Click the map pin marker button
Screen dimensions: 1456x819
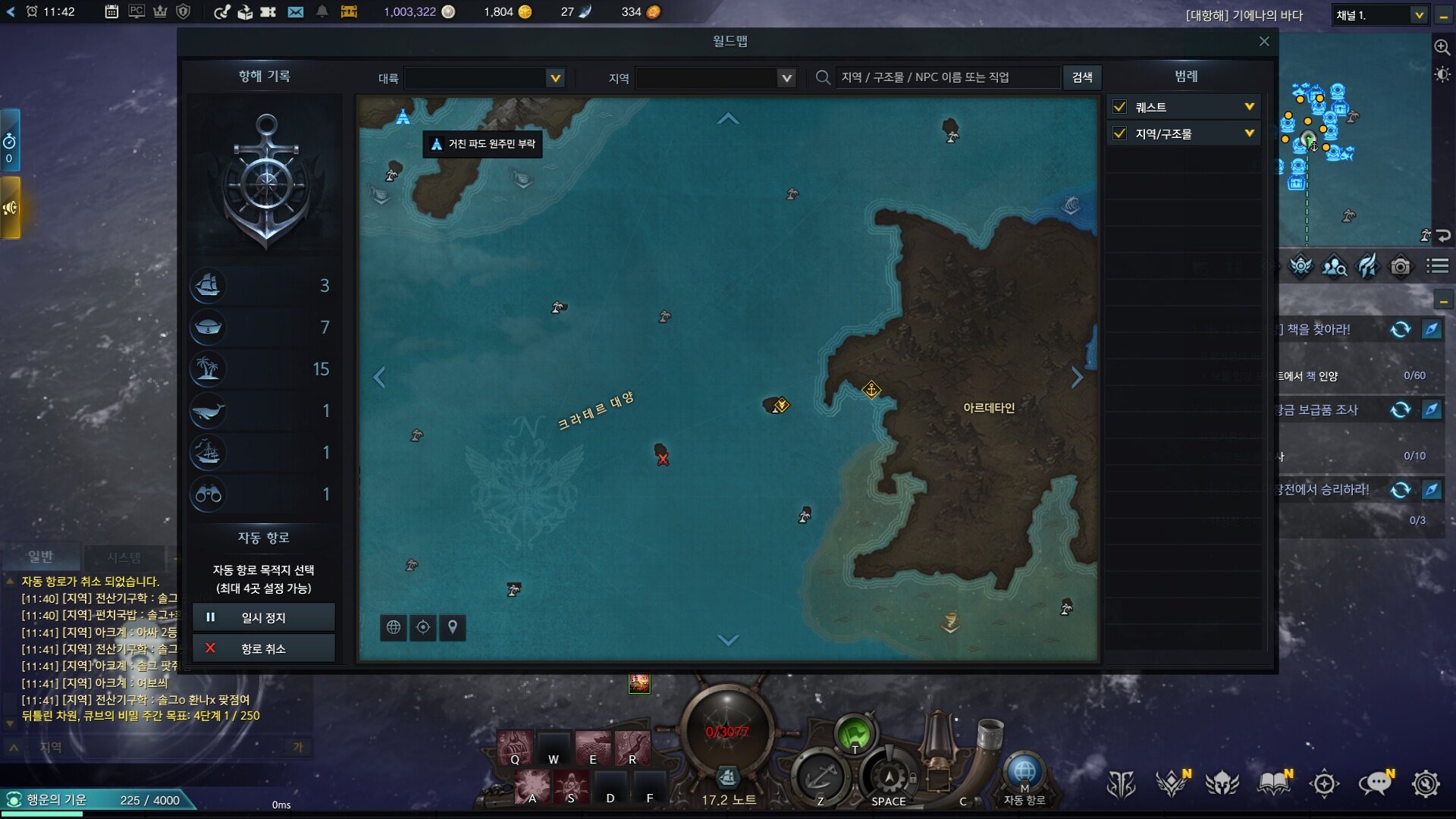453,627
